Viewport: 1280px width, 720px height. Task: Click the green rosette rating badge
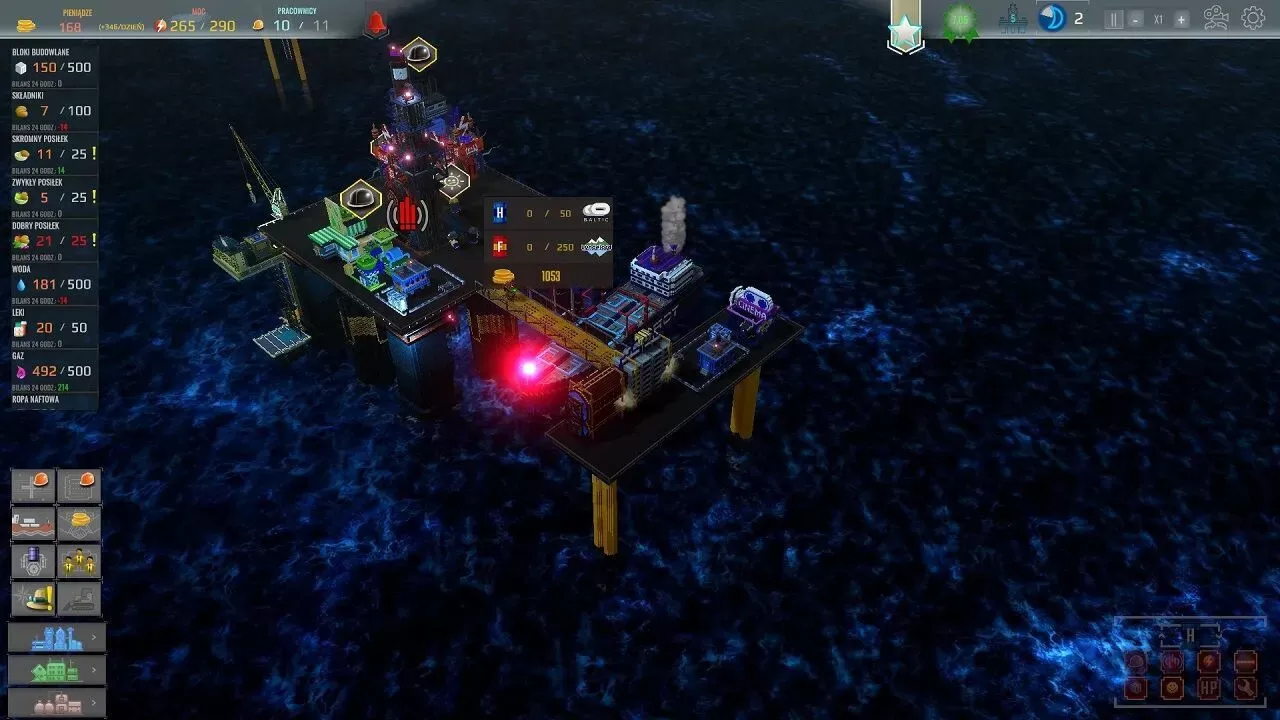(x=960, y=21)
